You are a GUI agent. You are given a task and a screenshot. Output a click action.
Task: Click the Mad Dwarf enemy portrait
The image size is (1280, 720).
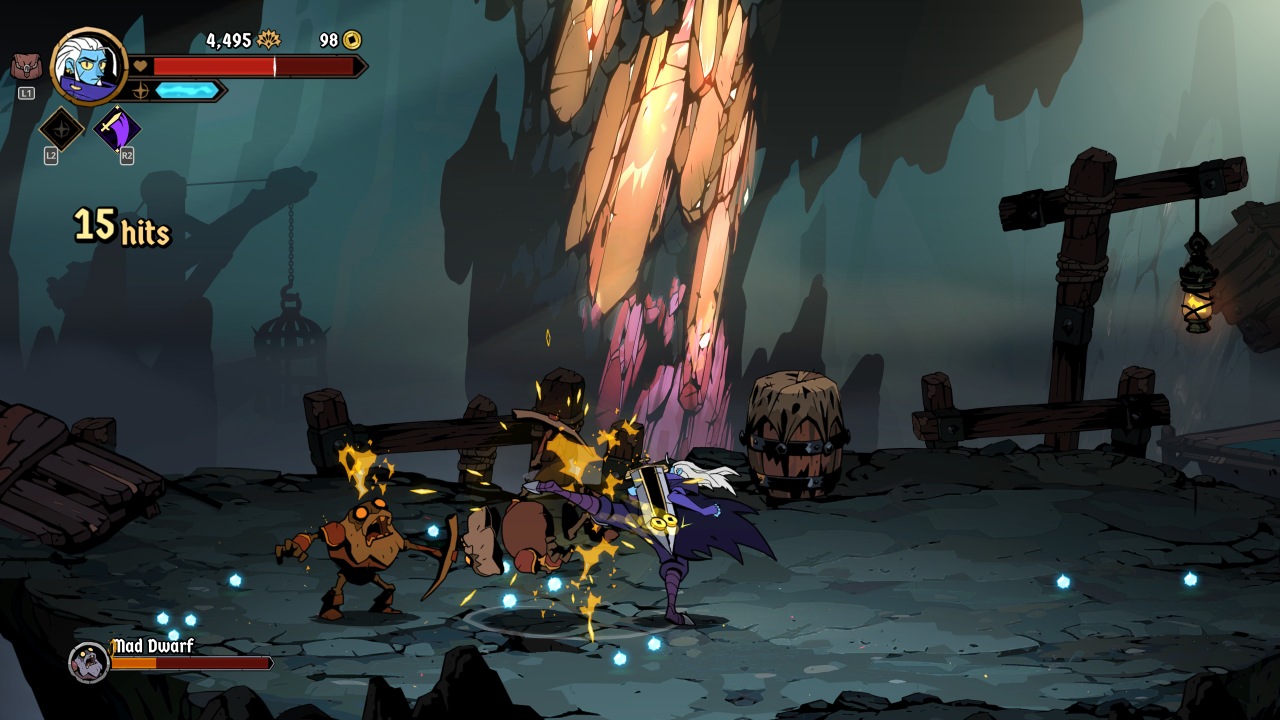click(x=88, y=661)
